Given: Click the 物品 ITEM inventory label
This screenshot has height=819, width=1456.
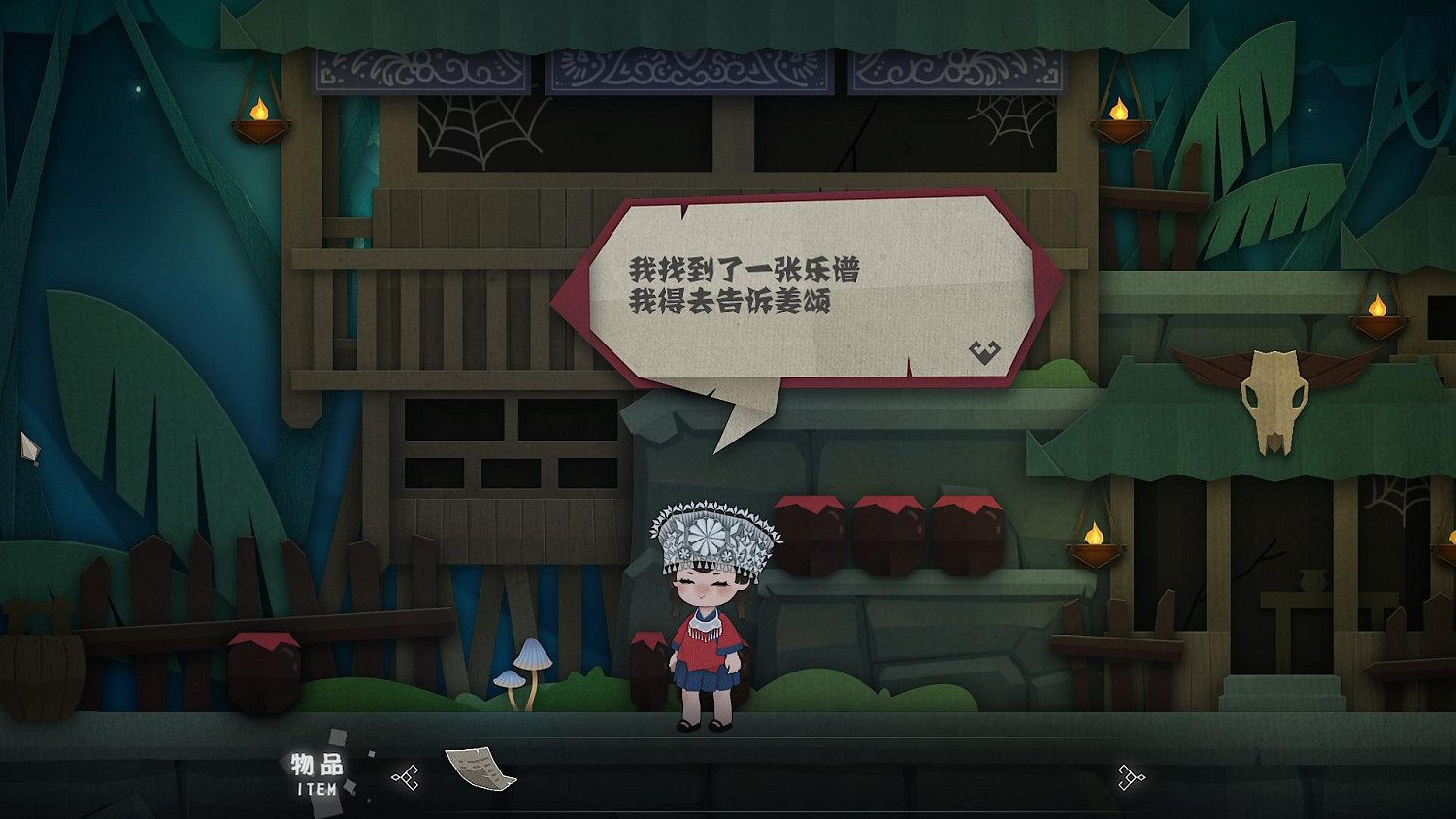Looking at the screenshot, I should coord(320,773).
